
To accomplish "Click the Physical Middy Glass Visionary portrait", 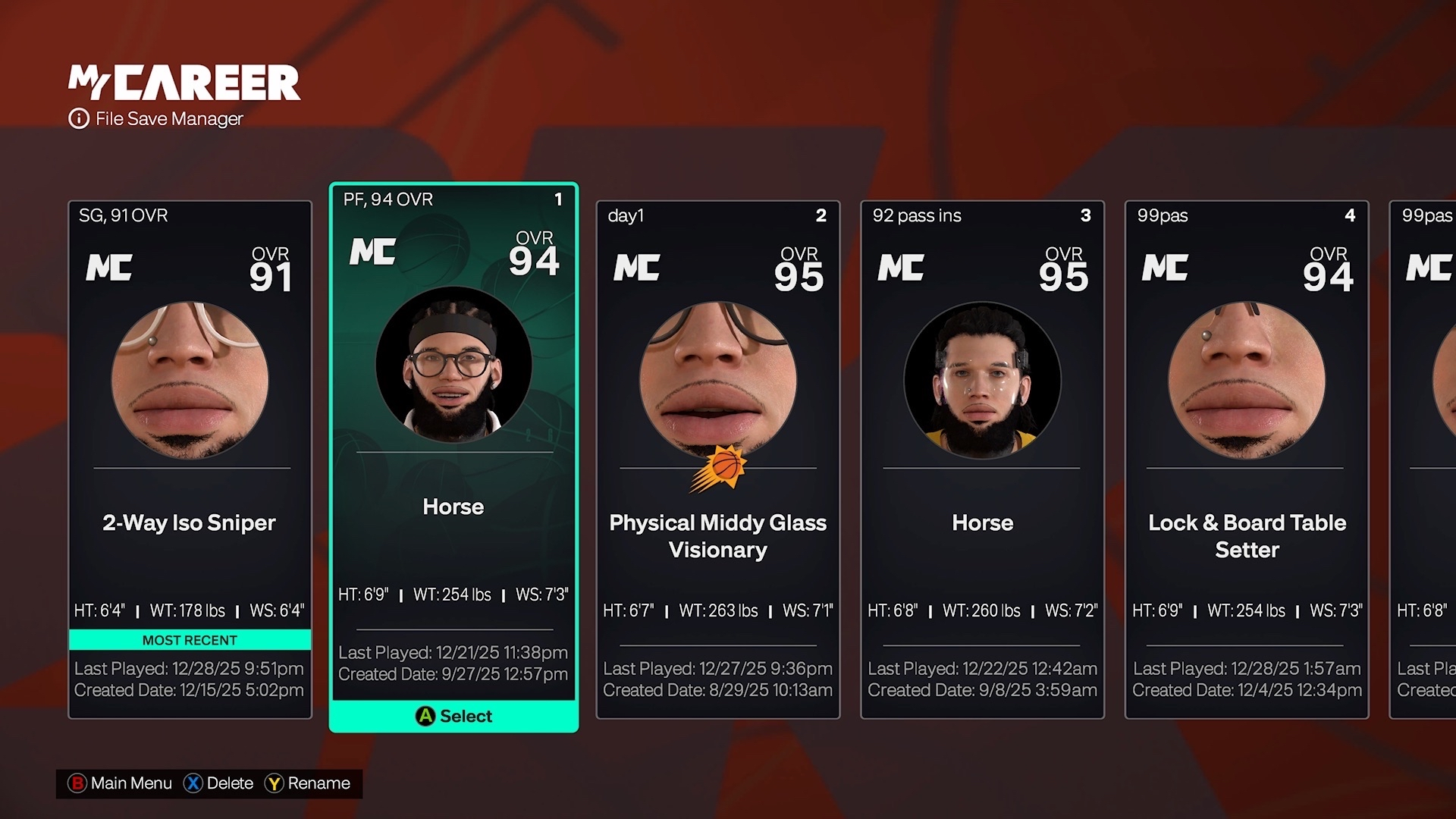I will (717, 379).
